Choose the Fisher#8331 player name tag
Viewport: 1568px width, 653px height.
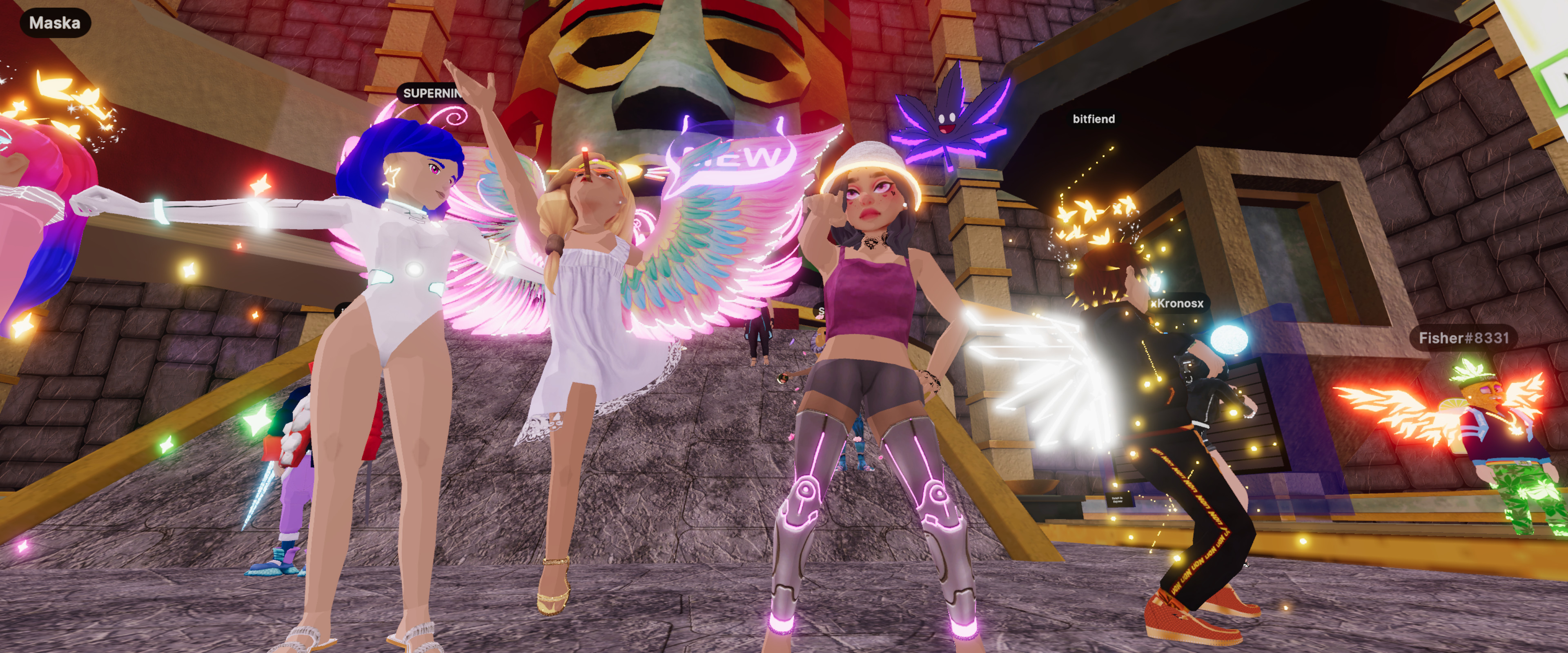(x=1463, y=338)
